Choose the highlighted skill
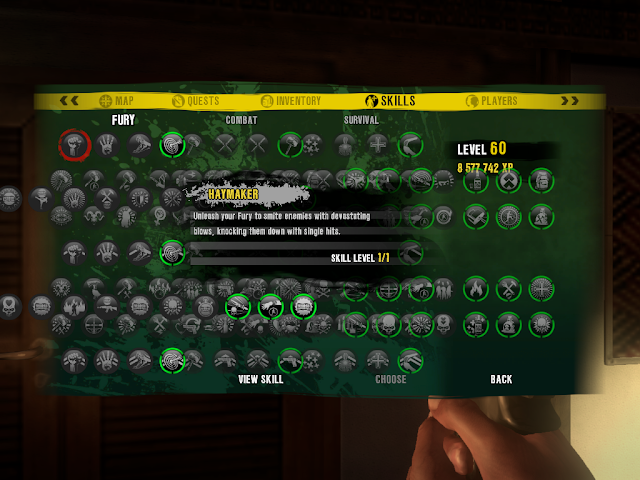Image resolution: width=640 pixels, height=480 pixels. [x=391, y=379]
